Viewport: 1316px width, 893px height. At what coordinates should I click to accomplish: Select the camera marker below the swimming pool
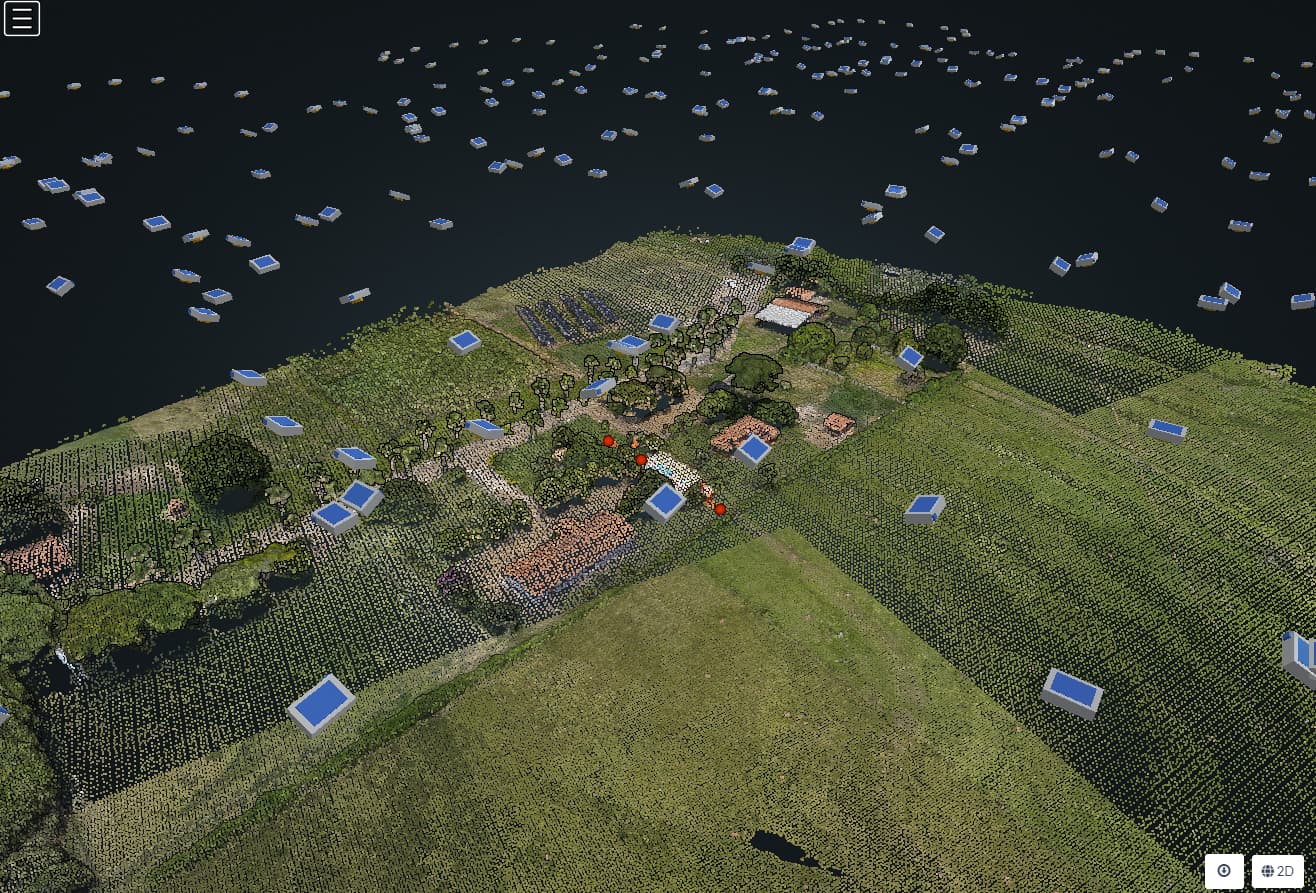[x=663, y=501]
